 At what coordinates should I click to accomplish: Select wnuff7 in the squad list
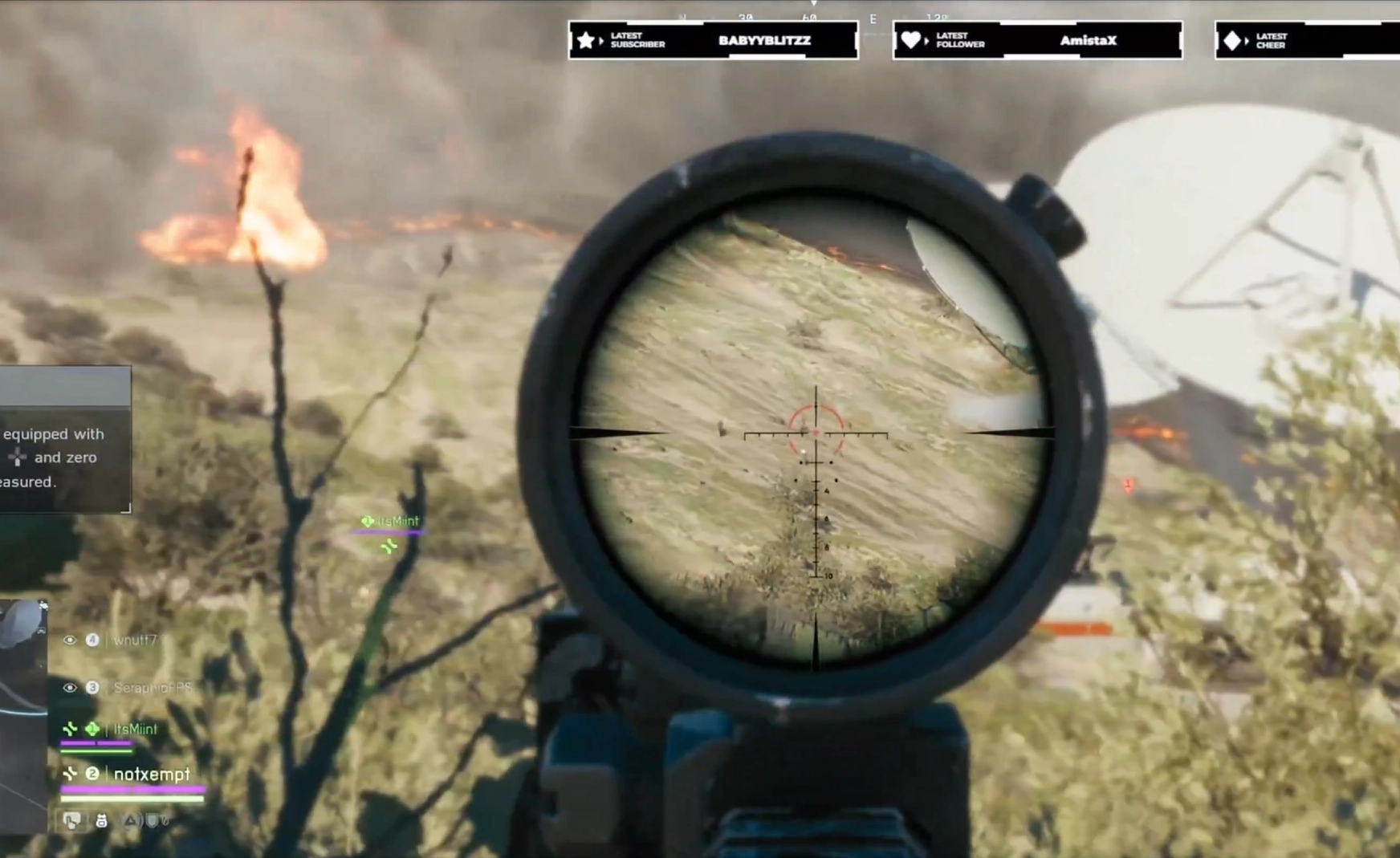(x=135, y=640)
